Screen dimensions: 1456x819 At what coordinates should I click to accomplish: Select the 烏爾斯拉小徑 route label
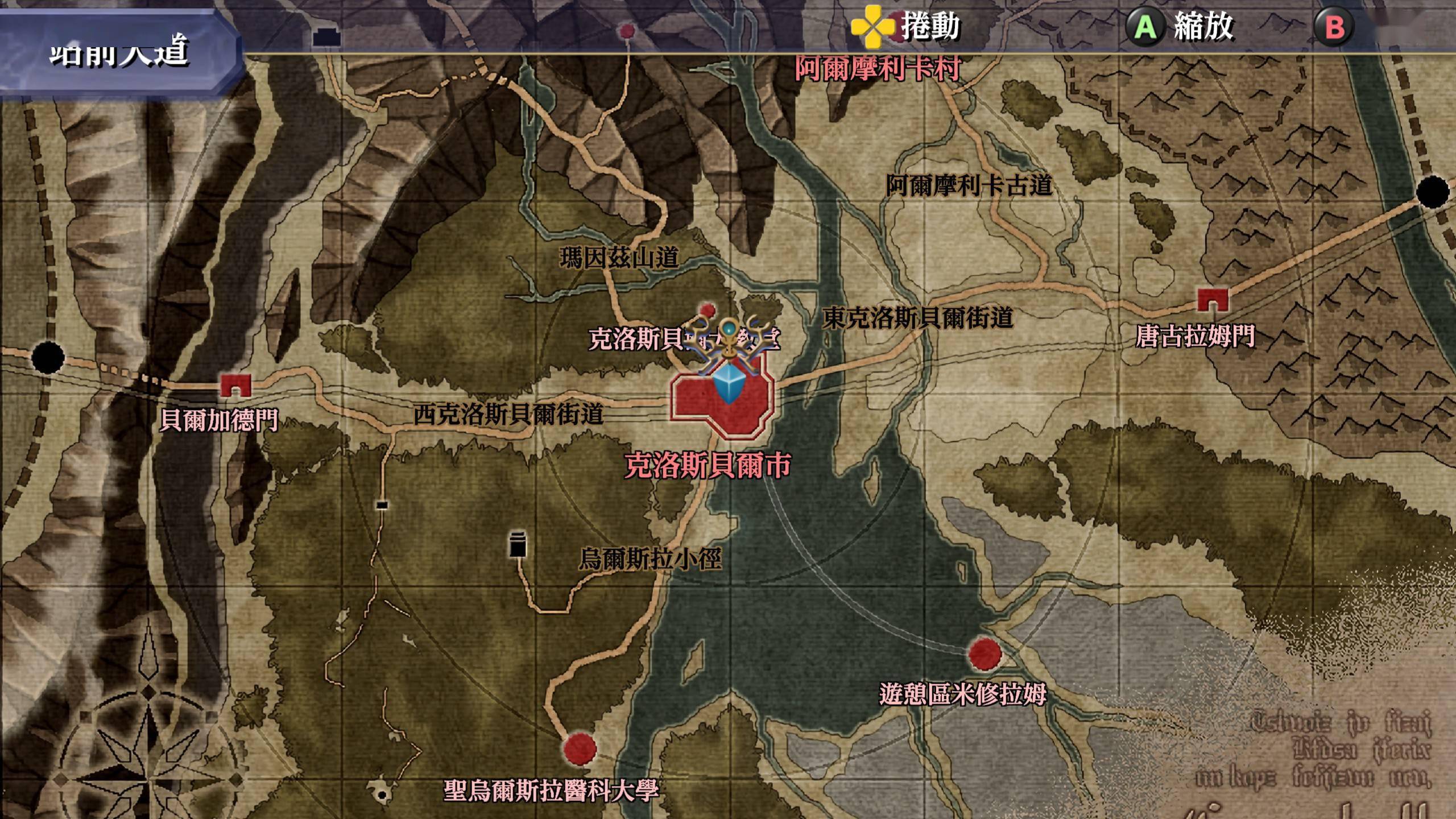point(650,559)
